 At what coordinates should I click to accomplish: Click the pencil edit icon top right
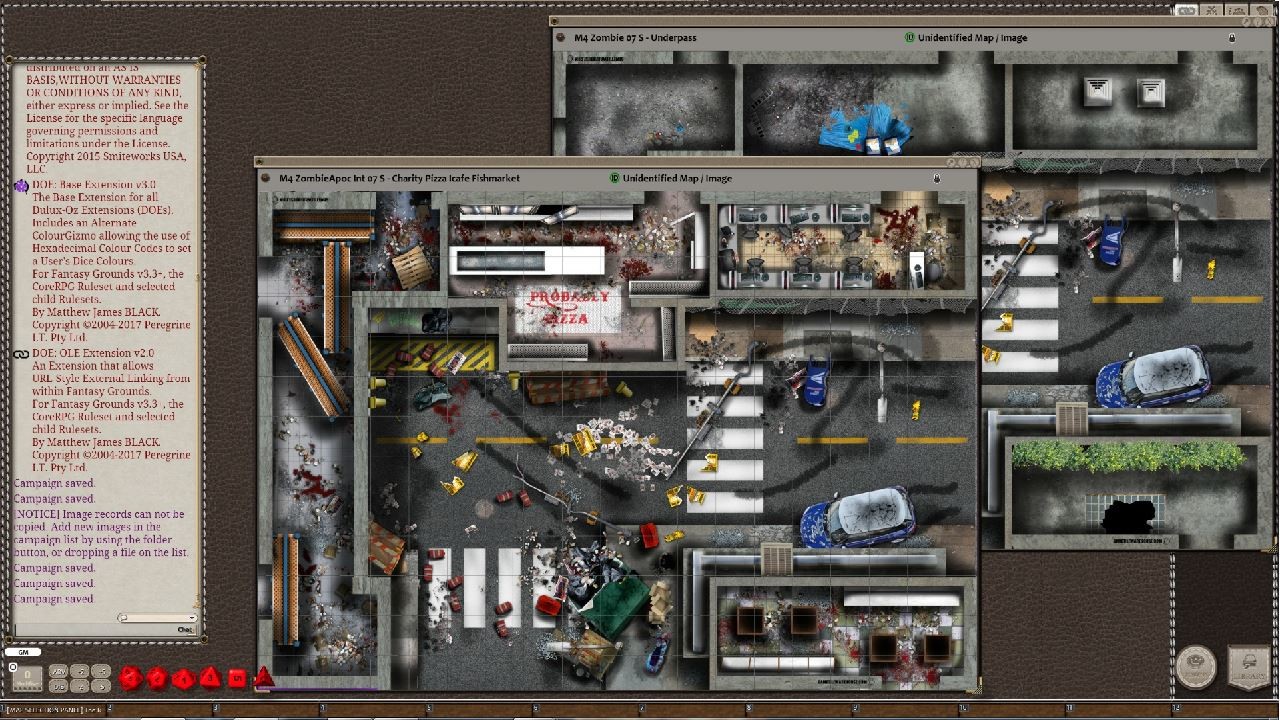point(1245,21)
